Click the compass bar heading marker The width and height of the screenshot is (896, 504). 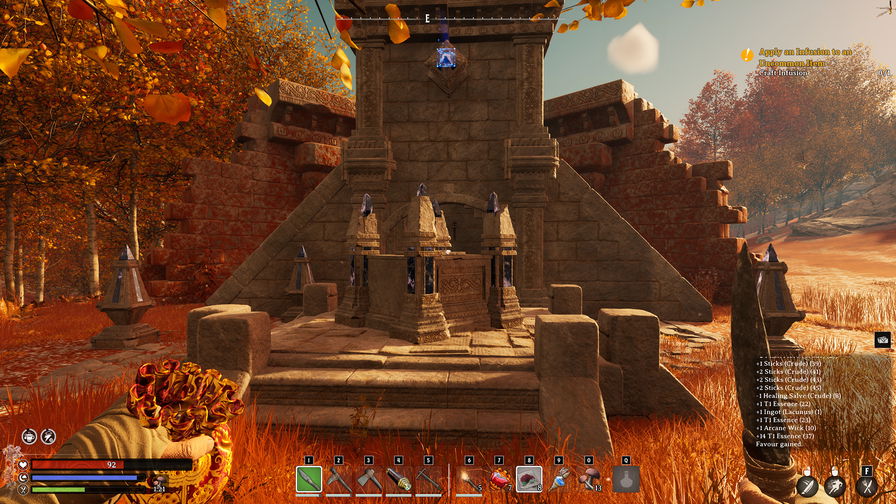click(x=427, y=18)
